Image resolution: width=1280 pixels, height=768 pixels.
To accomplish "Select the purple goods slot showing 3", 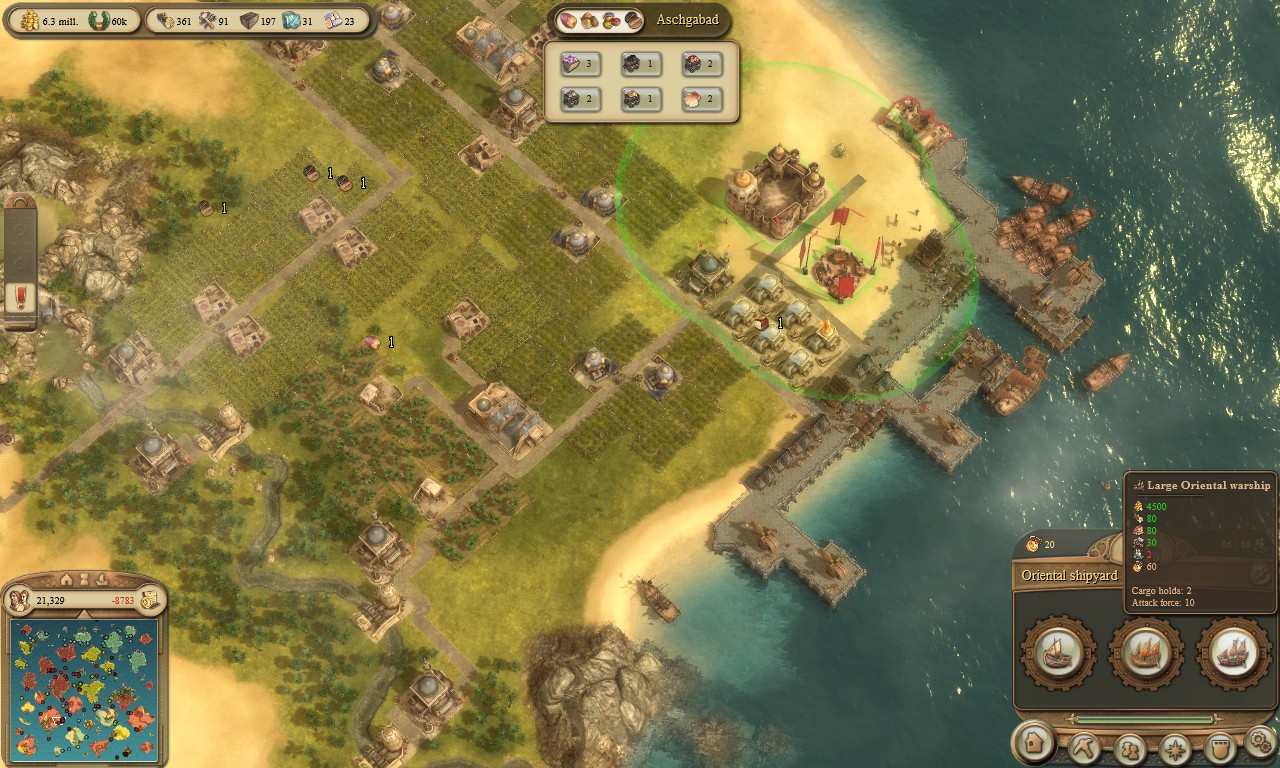I will 579,65.
